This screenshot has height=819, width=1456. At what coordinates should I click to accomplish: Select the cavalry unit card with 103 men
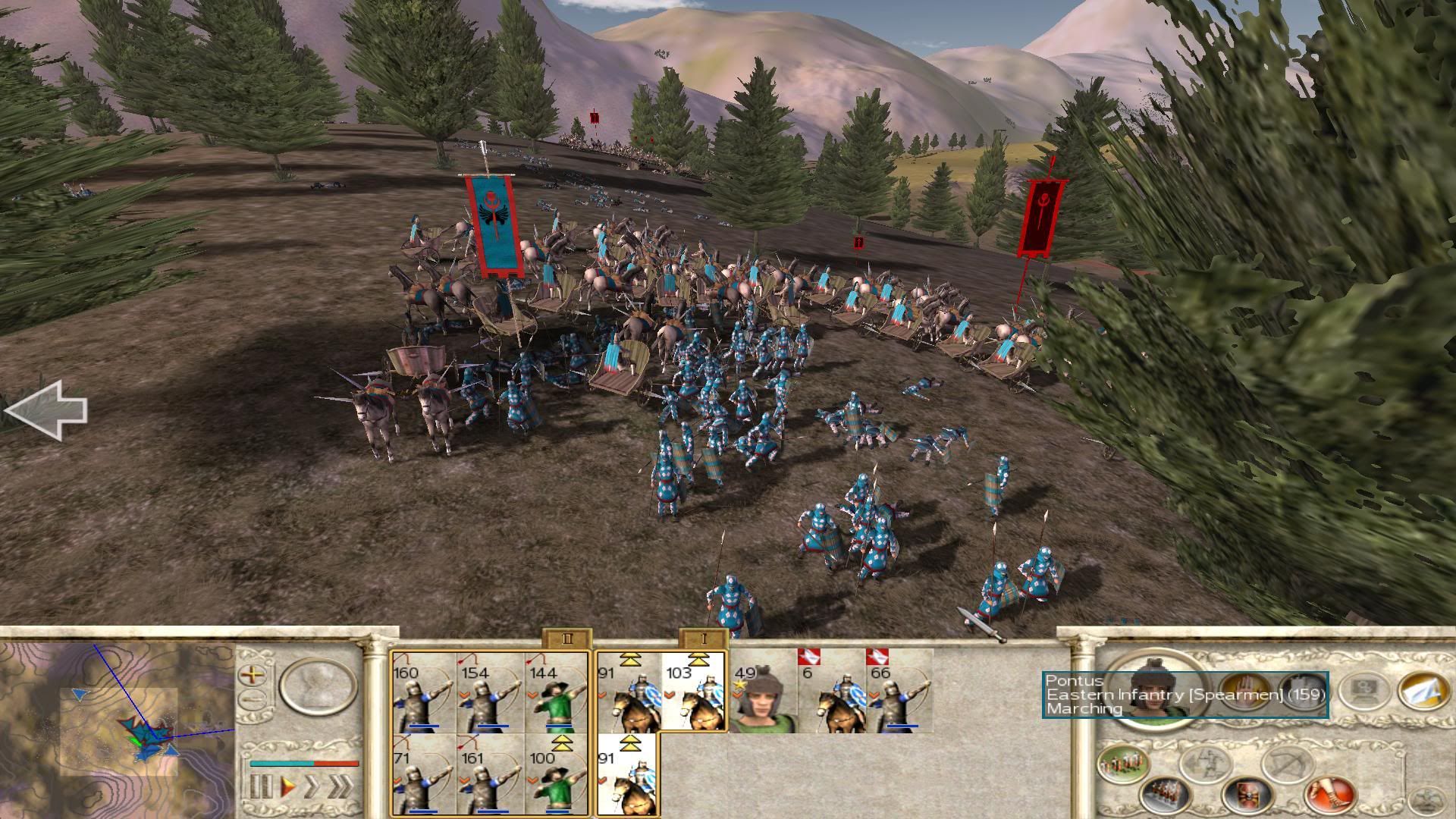694,694
